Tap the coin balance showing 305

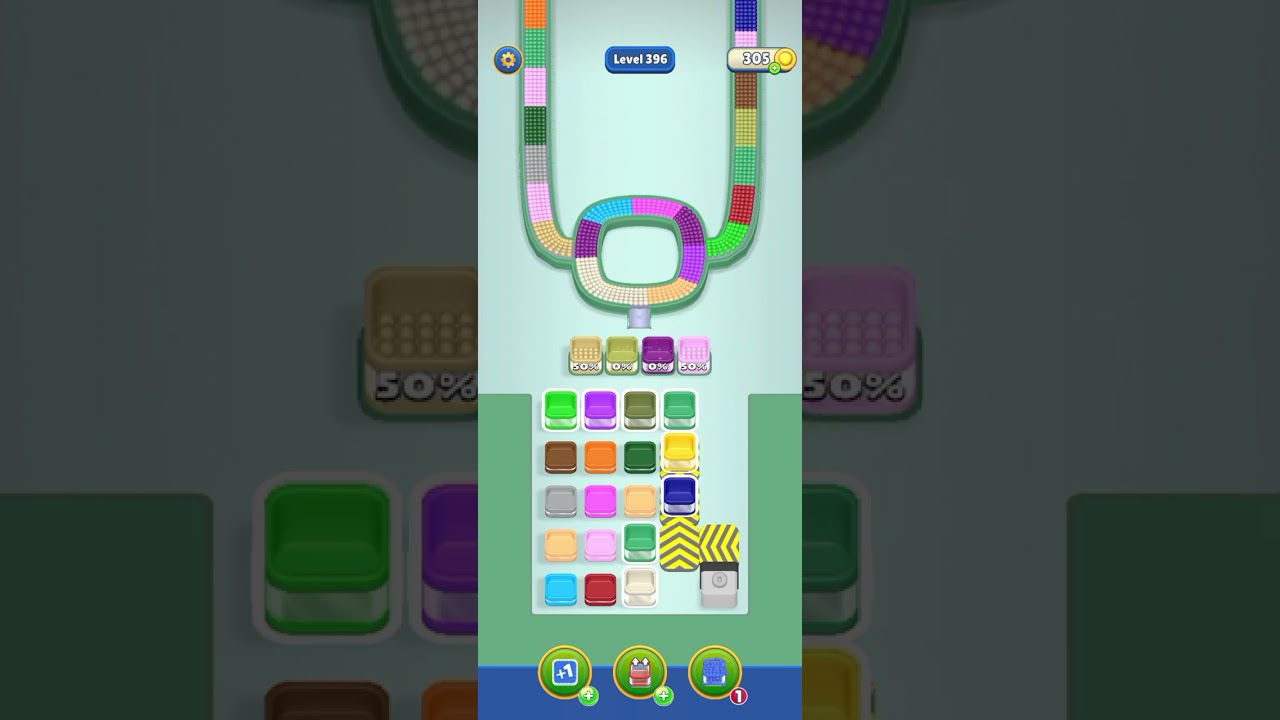click(x=756, y=59)
